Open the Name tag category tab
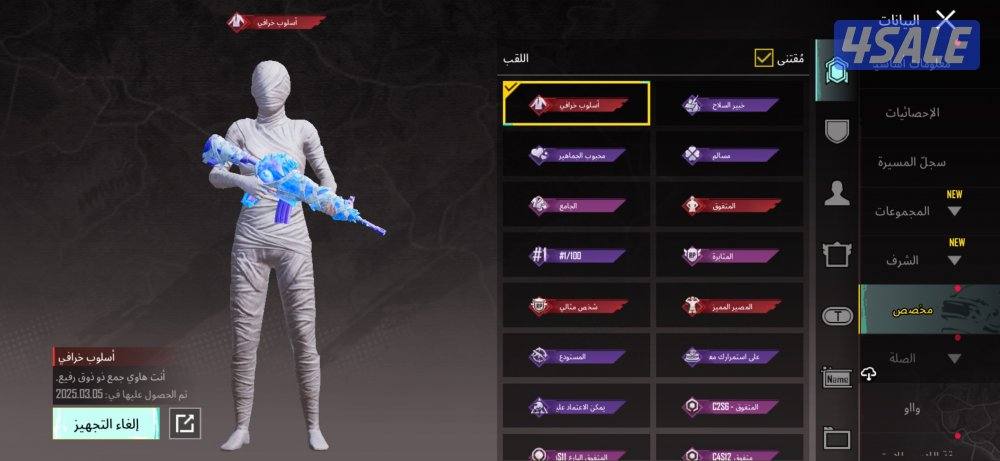This screenshot has height=461, width=1000. (x=837, y=378)
